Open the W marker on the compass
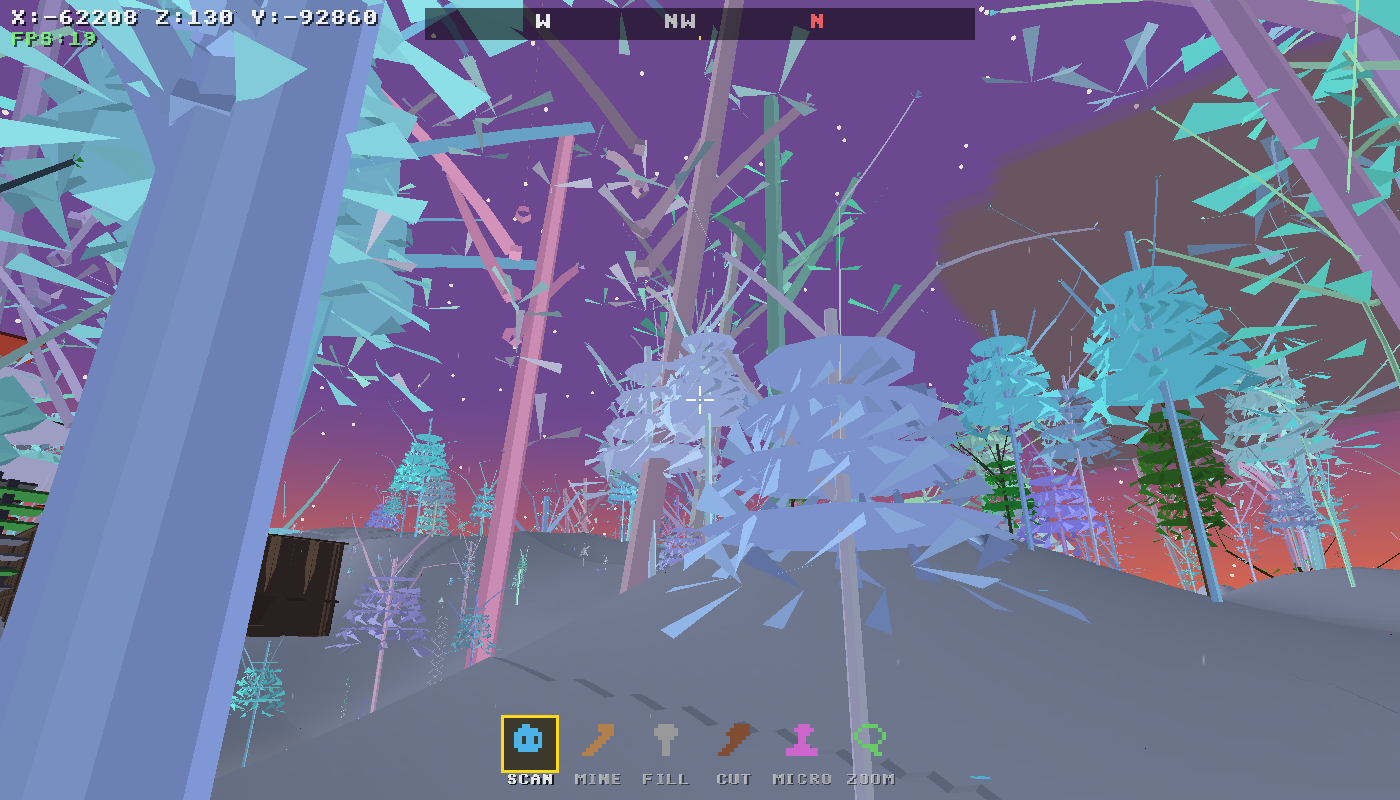1400x800 pixels. click(x=540, y=20)
